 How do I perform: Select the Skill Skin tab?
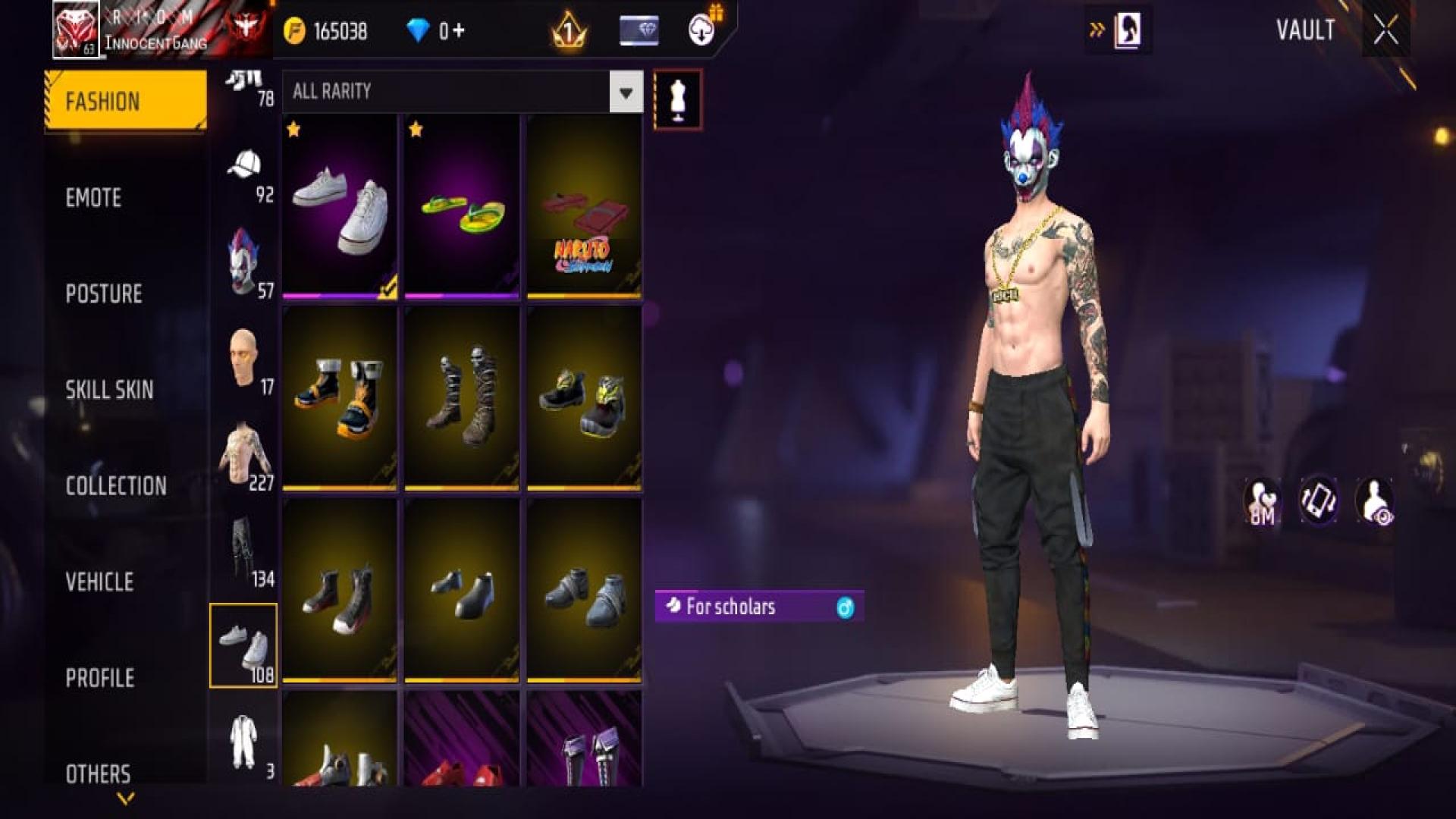click(109, 390)
